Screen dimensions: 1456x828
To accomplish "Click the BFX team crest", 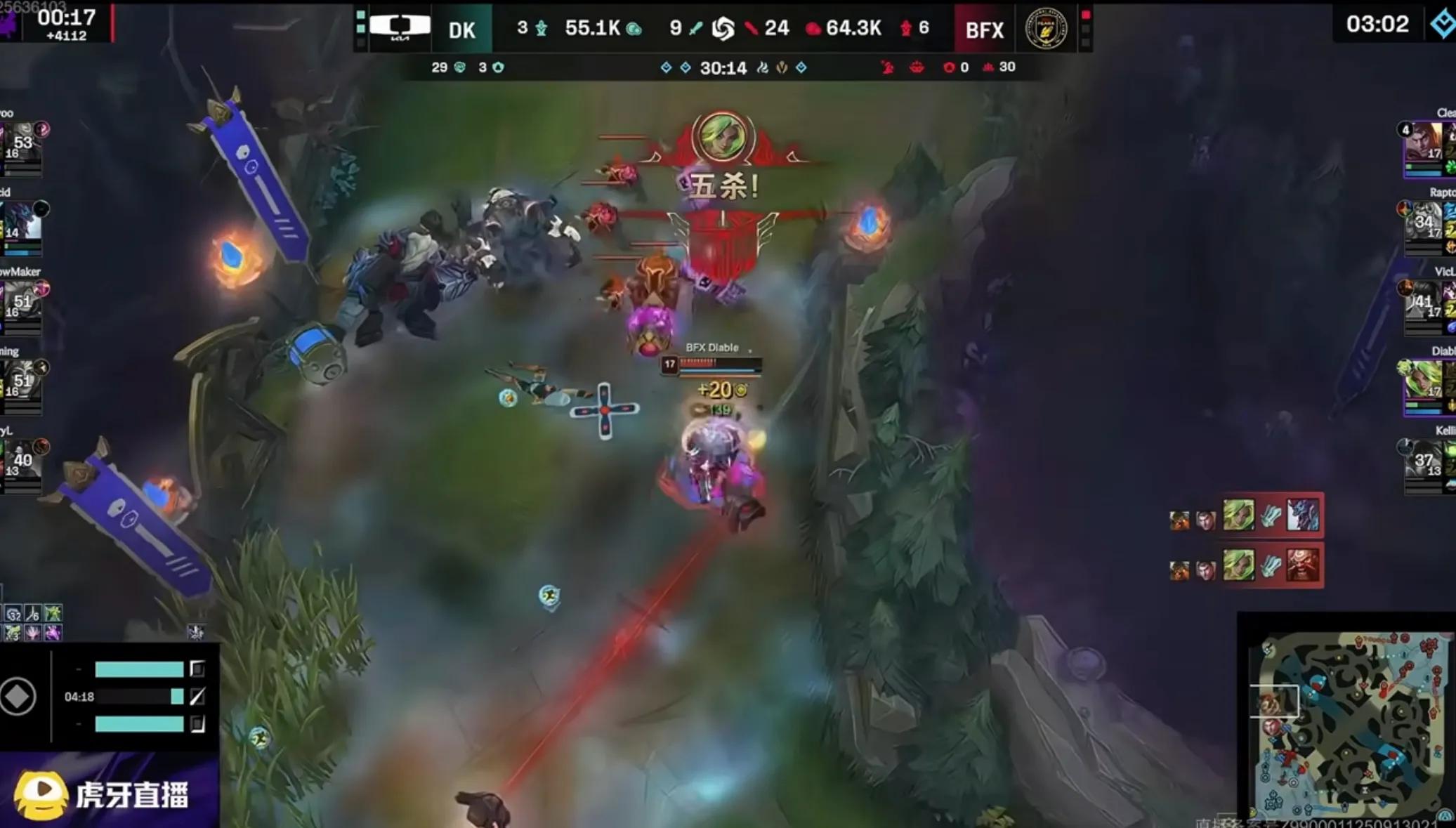I will click(x=1046, y=28).
